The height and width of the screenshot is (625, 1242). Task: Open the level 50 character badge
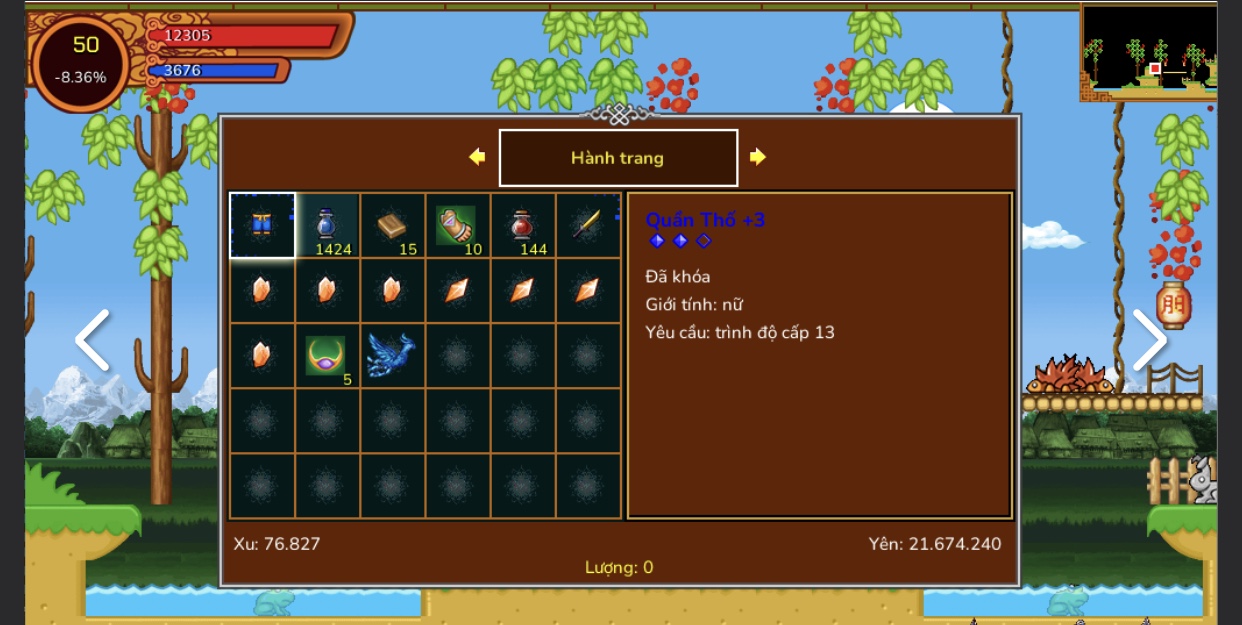82,62
